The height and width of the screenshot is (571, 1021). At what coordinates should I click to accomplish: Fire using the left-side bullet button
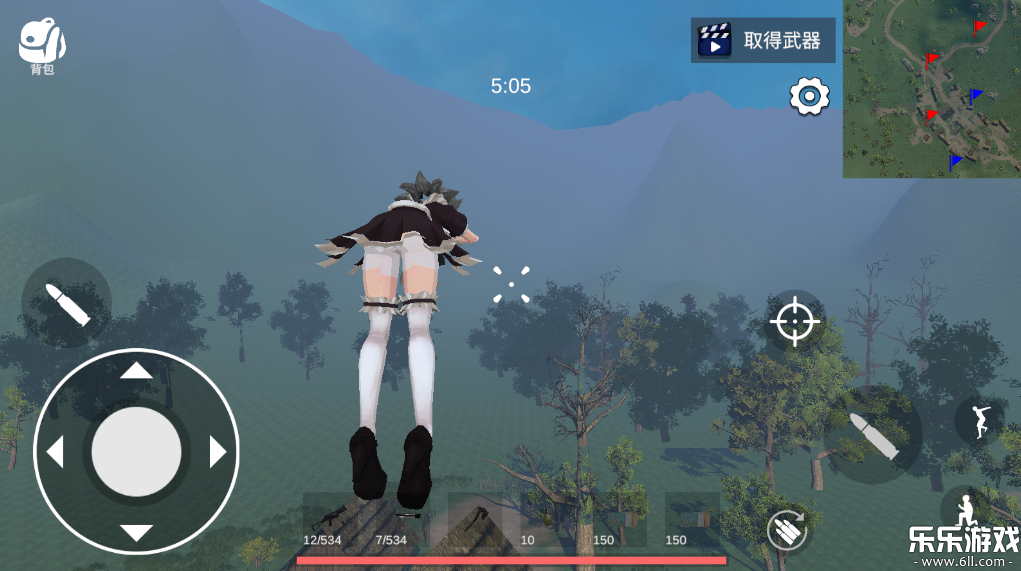[66, 303]
